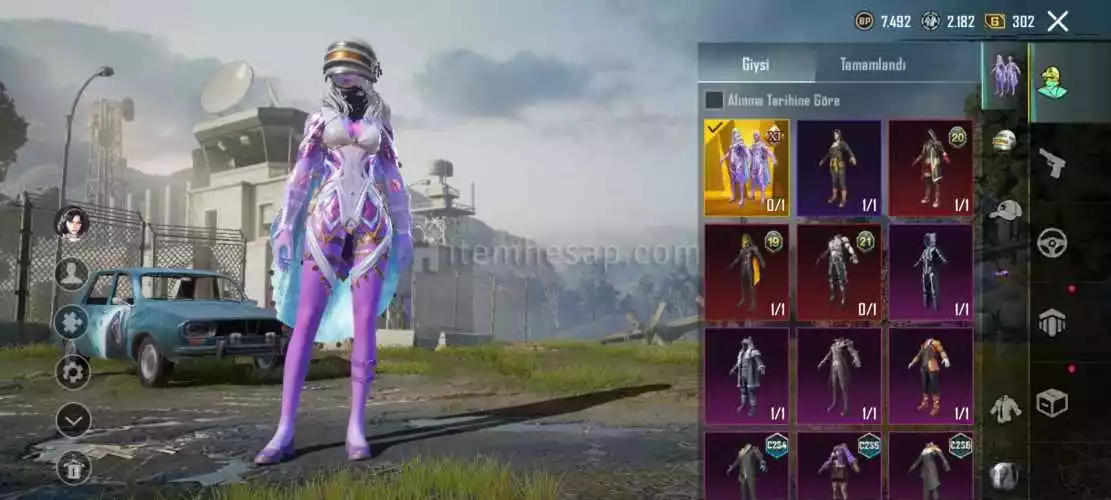Select the C2S4 outfit
The image size is (1111, 500).
(746, 465)
